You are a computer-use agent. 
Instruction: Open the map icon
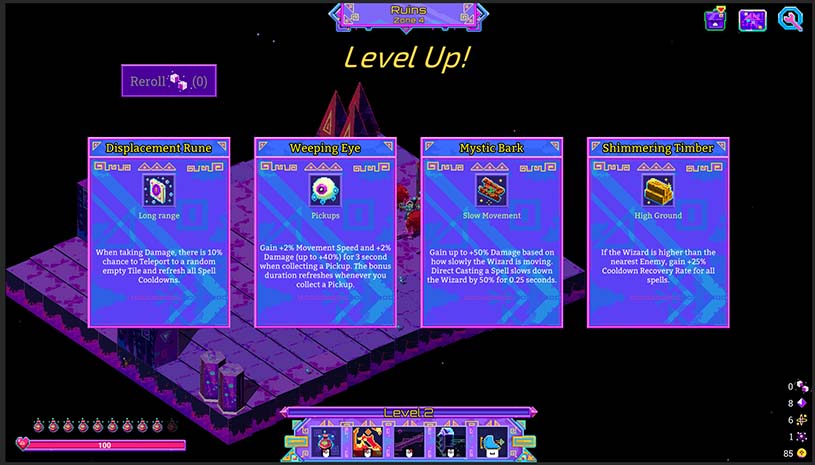pos(752,19)
